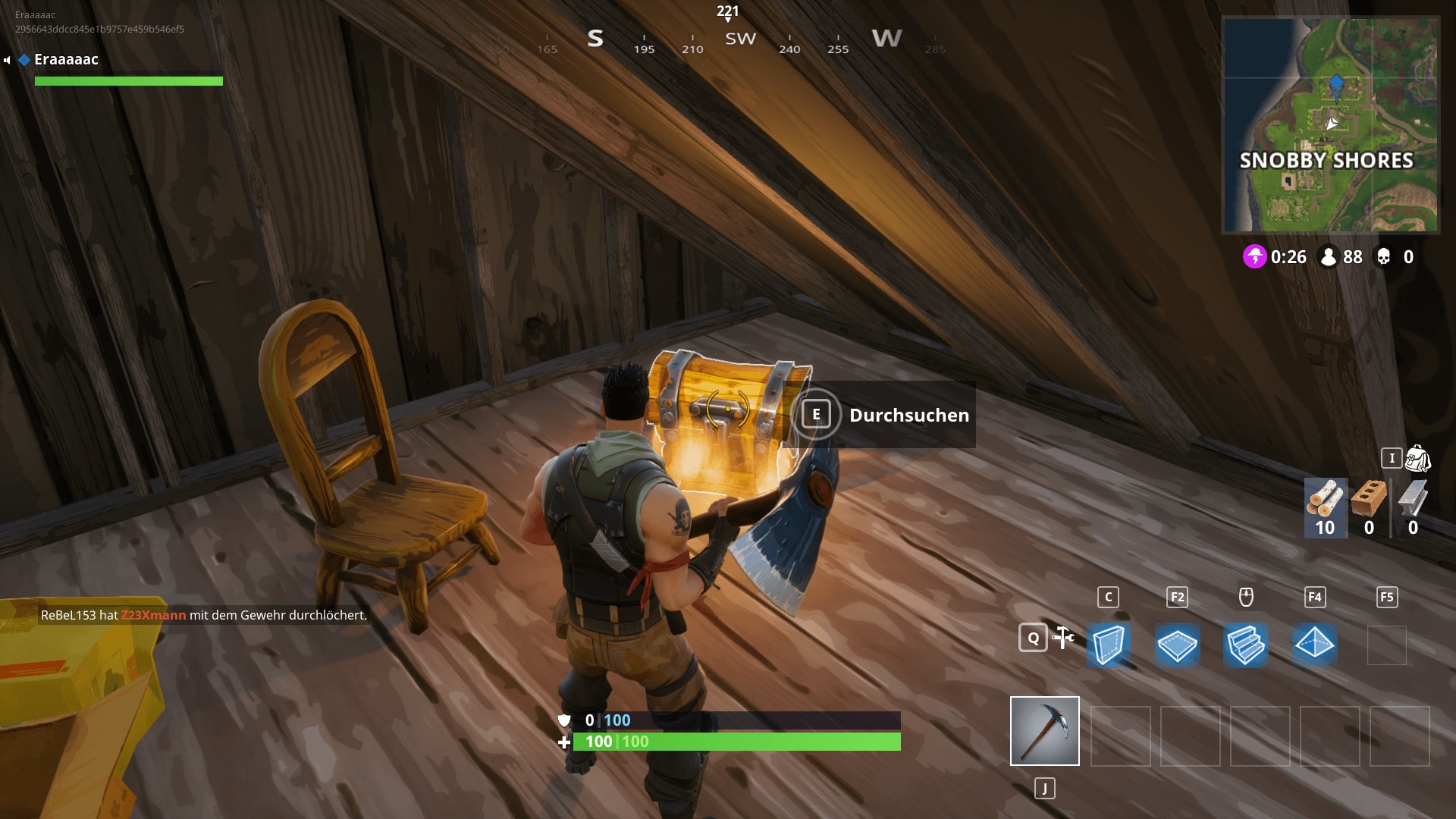
Task: Select the empty F5 hotbar slot
Action: click(x=1387, y=645)
